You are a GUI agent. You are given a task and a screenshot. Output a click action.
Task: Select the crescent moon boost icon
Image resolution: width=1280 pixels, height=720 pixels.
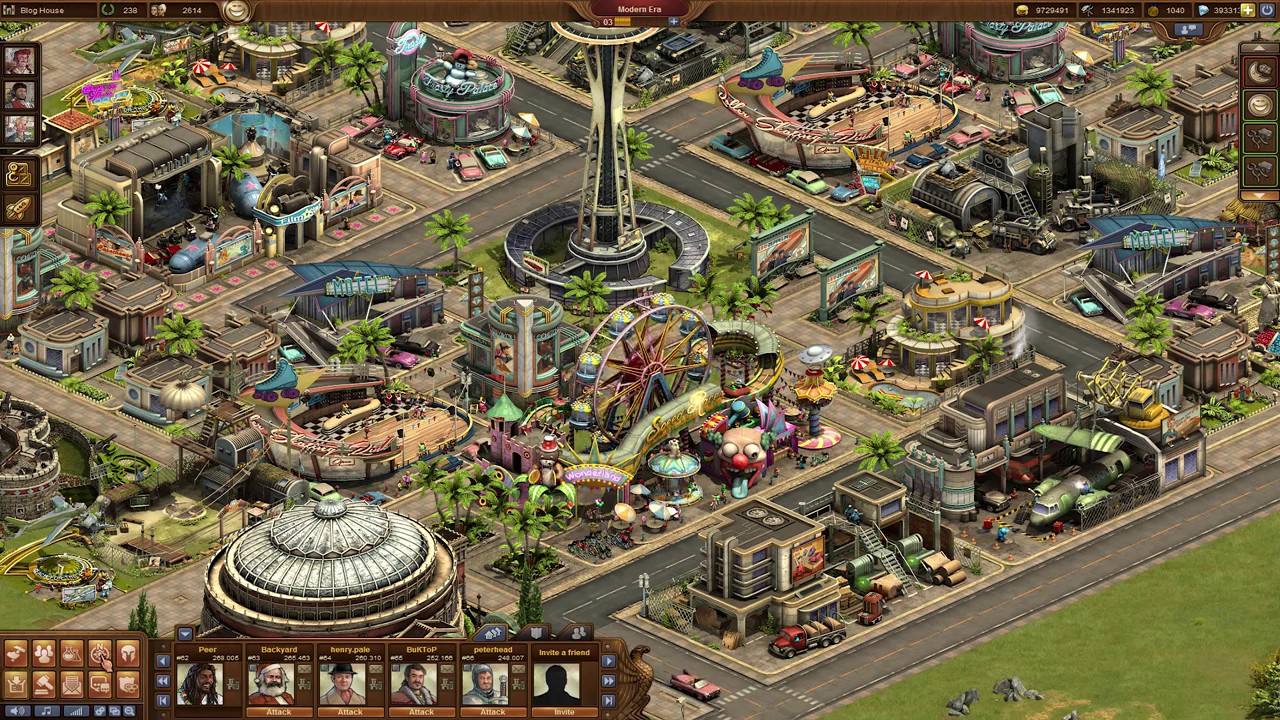1259,70
